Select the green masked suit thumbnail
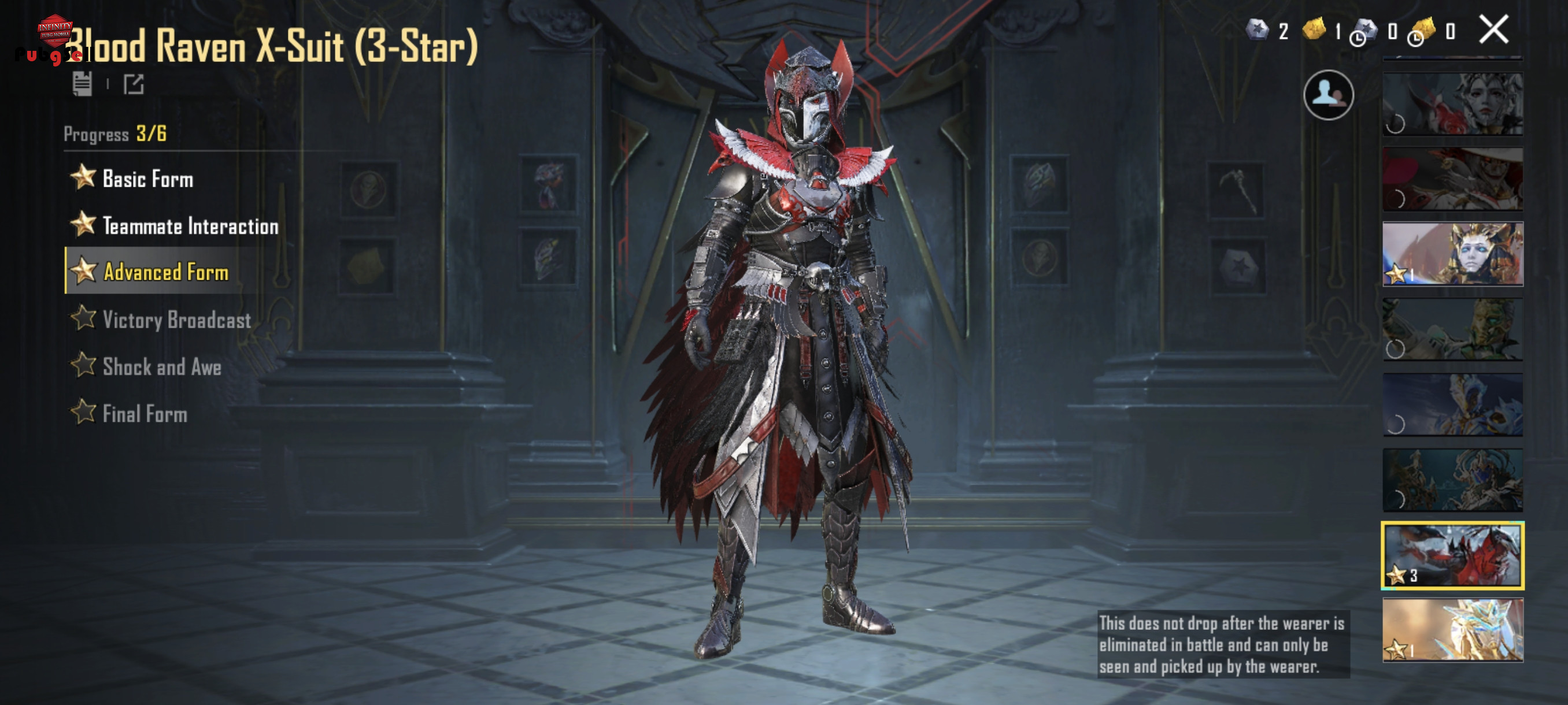 click(x=1452, y=329)
